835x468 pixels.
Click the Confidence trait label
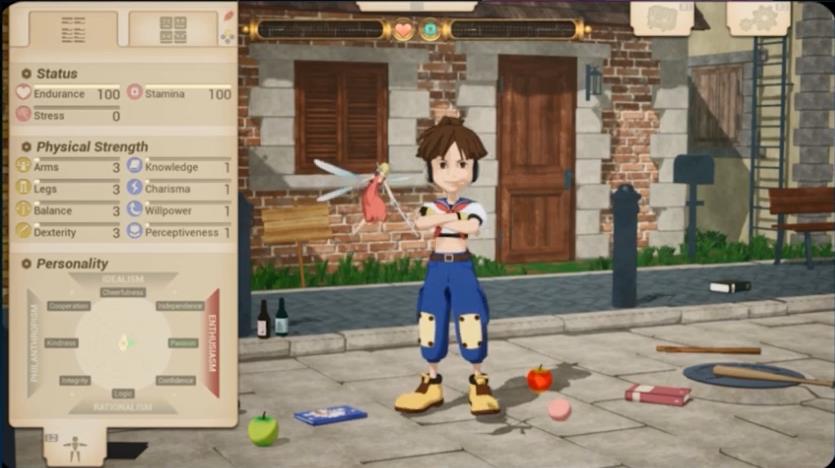pos(175,380)
